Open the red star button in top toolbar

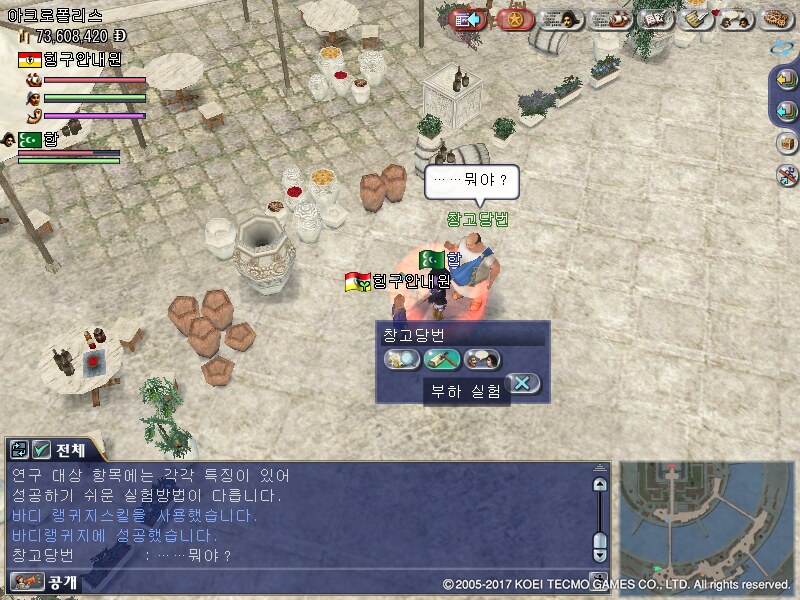point(515,19)
